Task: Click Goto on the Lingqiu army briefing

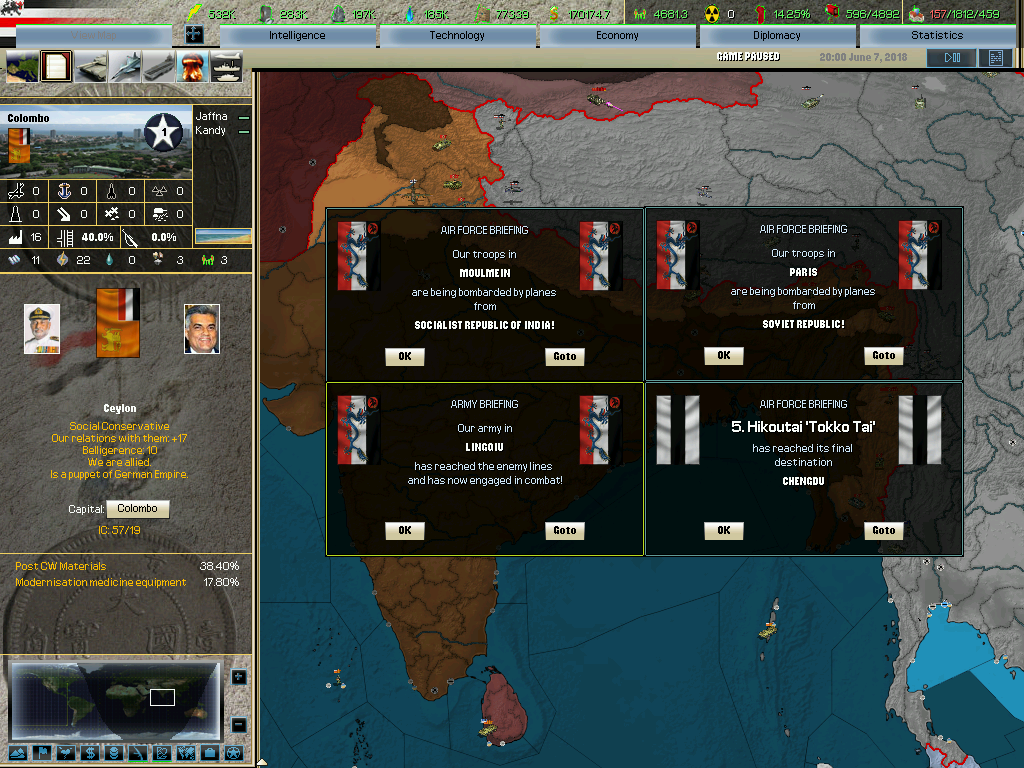Action: click(x=565, y=531)
